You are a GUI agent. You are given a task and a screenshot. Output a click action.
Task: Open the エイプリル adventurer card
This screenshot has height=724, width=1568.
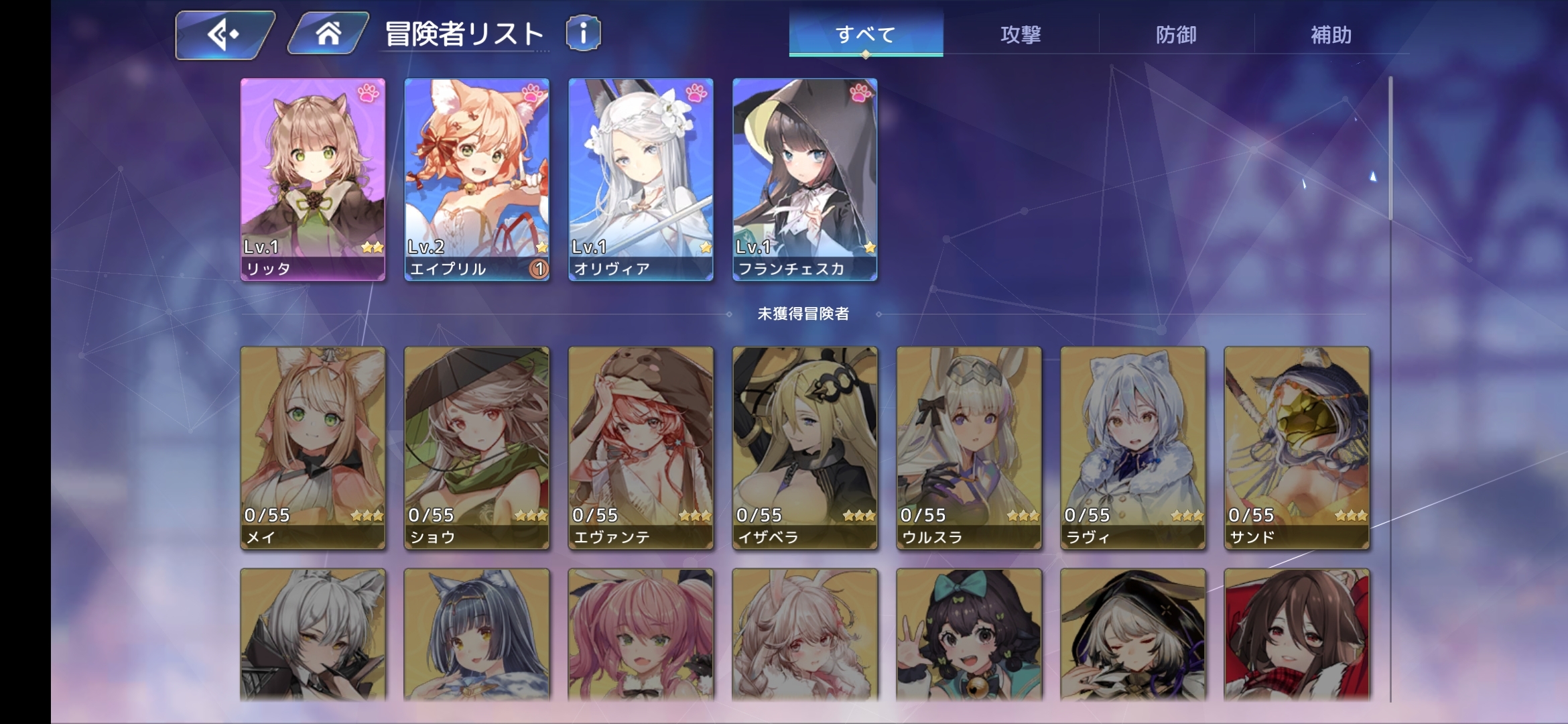(476, 179)
